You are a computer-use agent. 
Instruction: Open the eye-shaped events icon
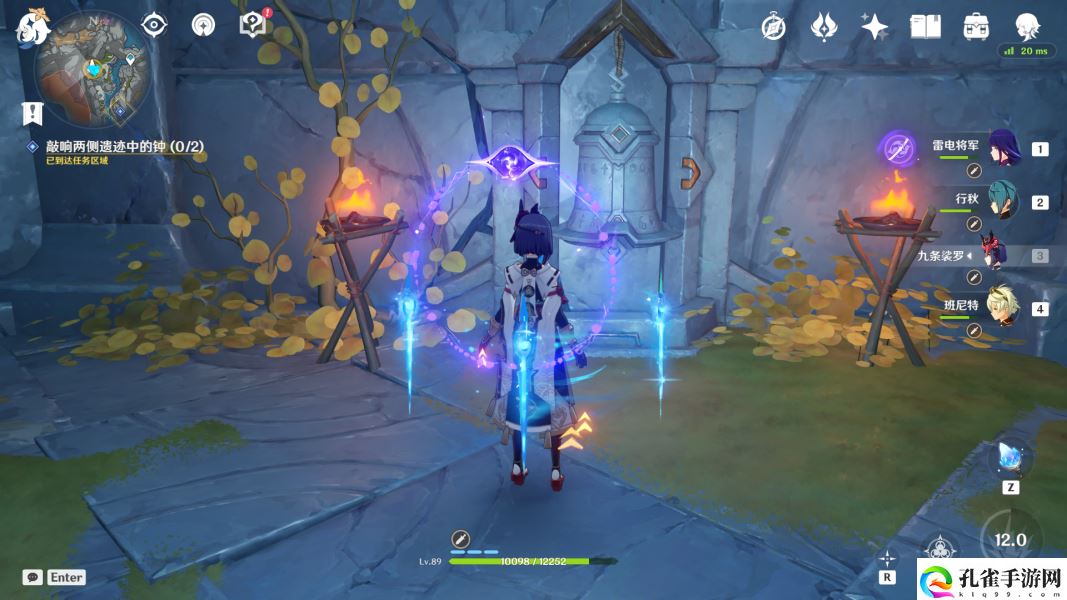[x=154, y=25]
